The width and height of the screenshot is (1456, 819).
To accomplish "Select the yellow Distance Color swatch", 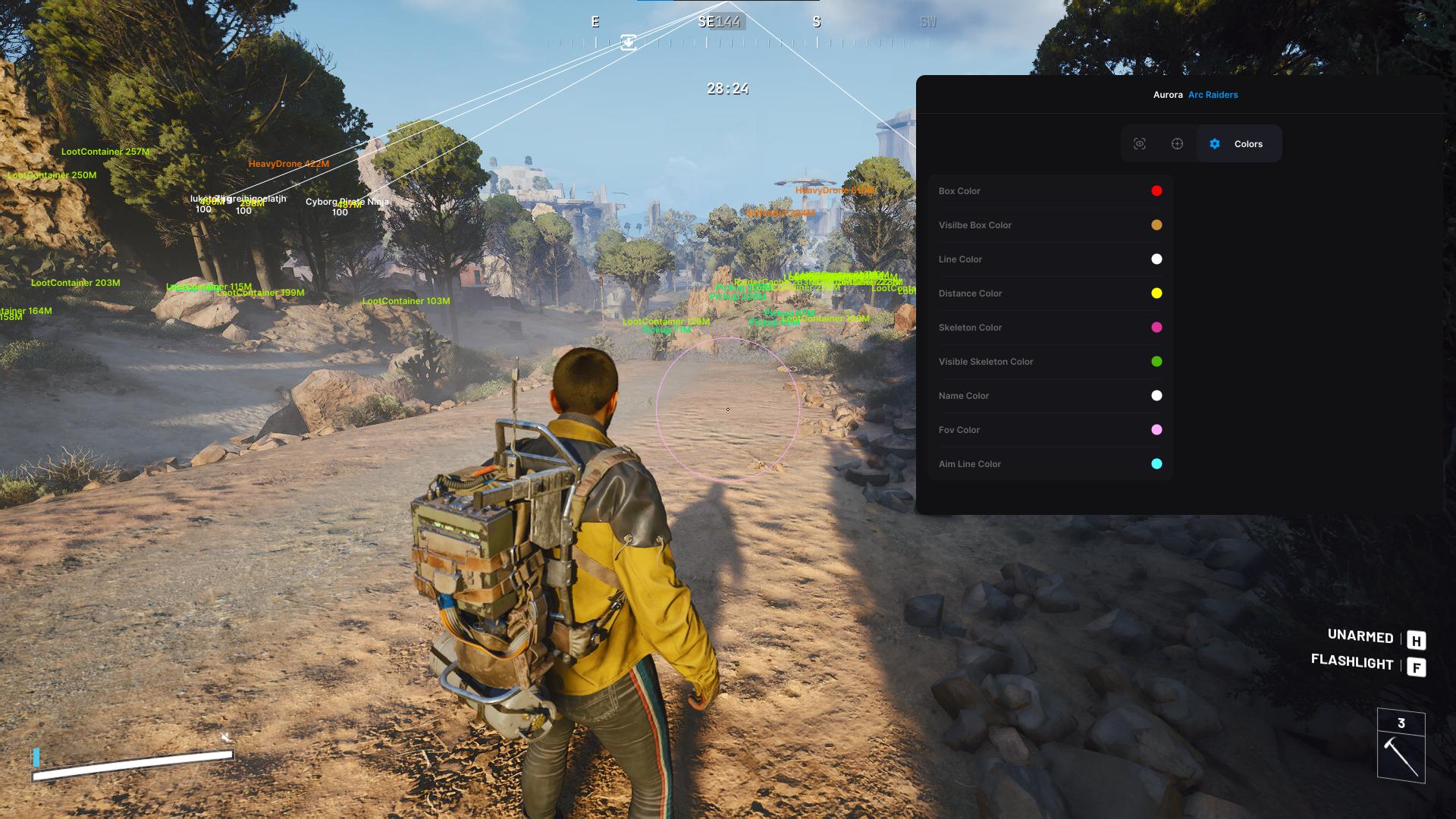I will tap(1156, 293).
